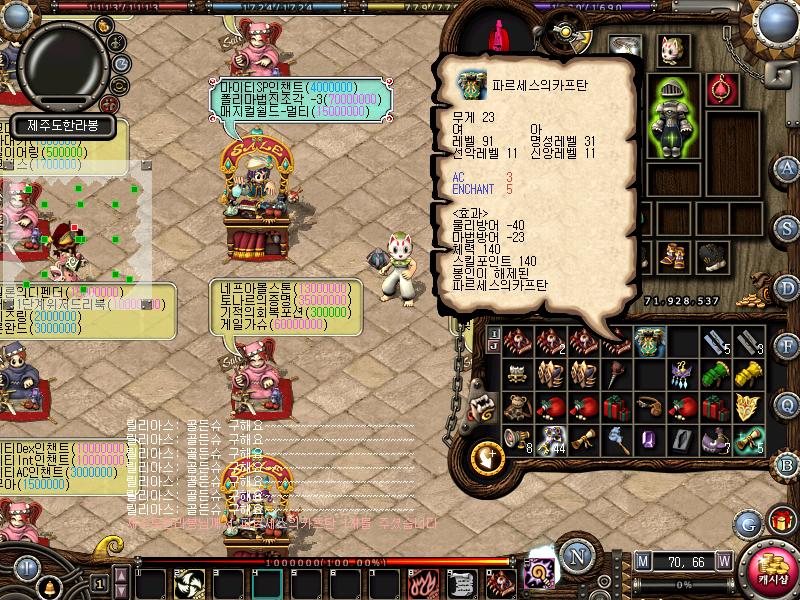Image resolution: width=800 pixels, height=600 pixels.
Task: Click the round G button
Action: pos(747,522)
